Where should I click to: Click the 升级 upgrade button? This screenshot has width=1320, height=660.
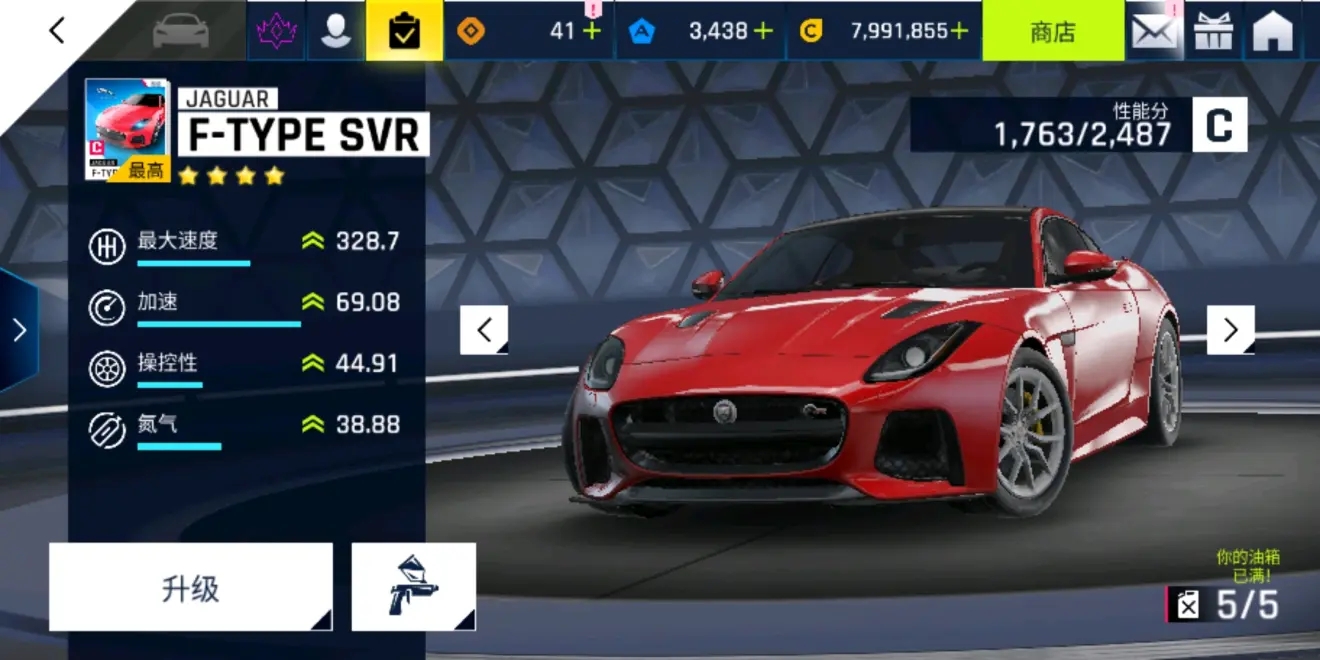click(x=190, y=587)
